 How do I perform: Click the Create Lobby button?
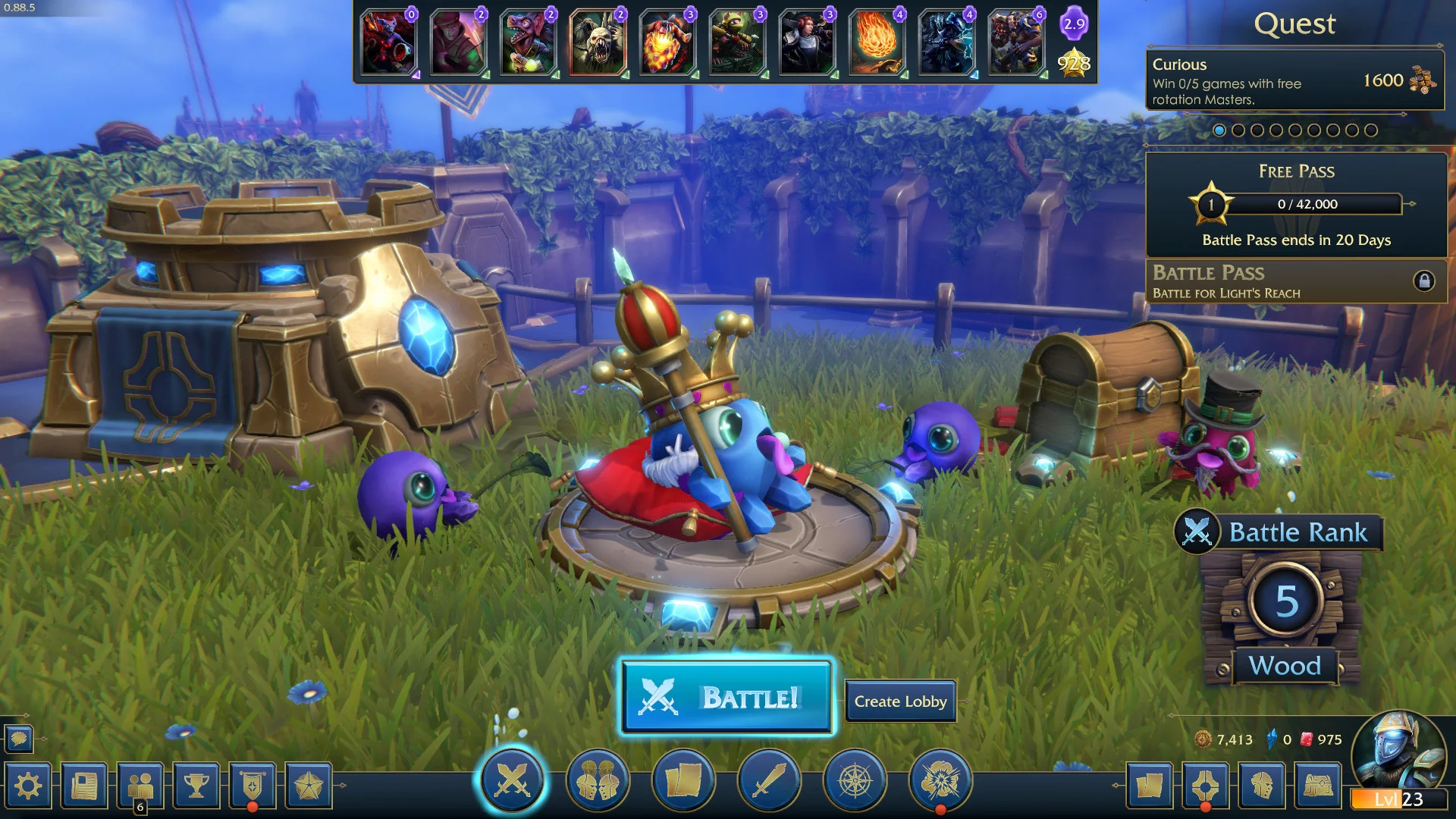click(901, 701)
